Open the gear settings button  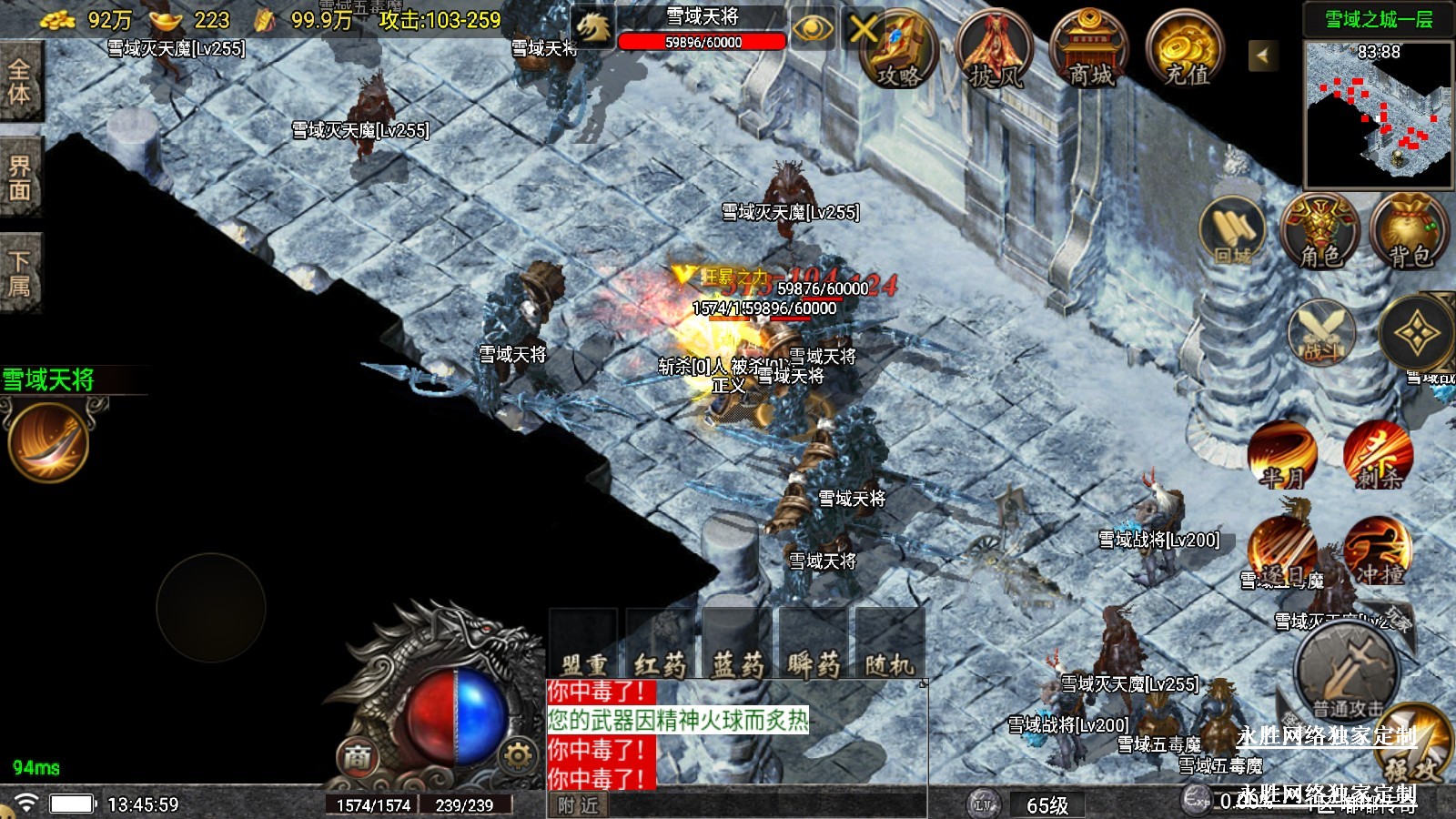[517, 755]
